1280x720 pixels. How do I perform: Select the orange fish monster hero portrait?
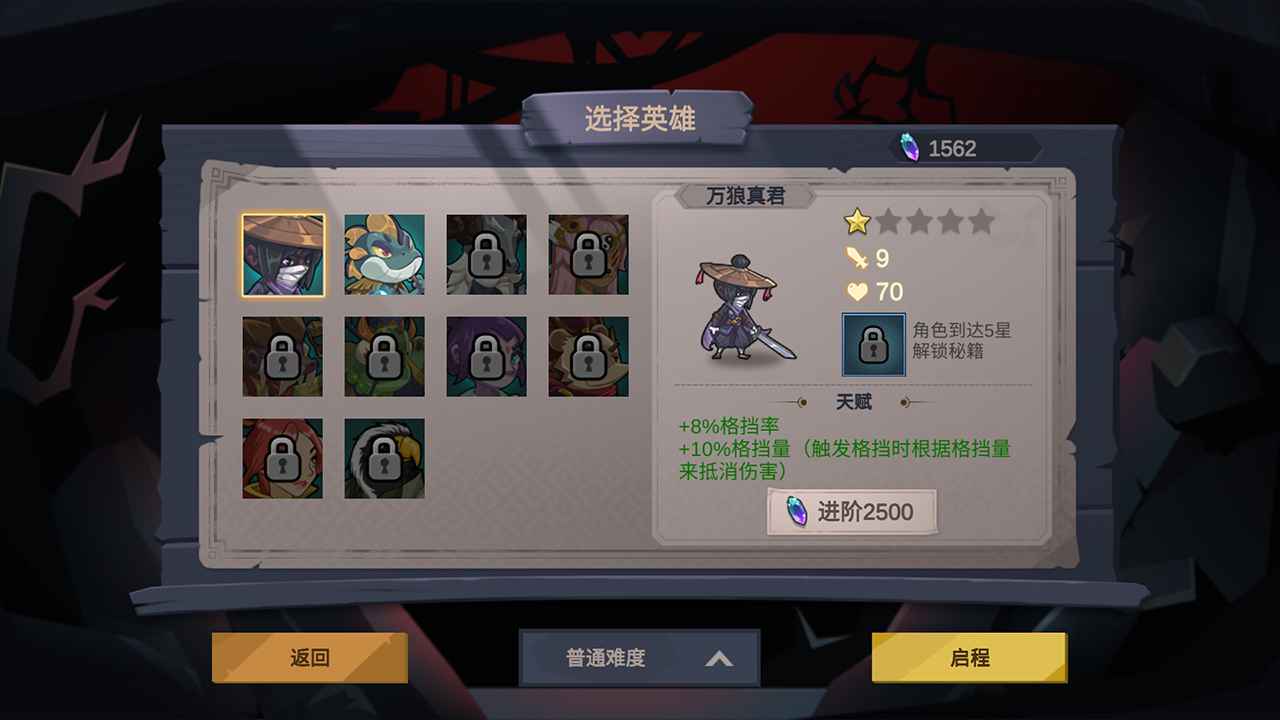coord(385,255)
